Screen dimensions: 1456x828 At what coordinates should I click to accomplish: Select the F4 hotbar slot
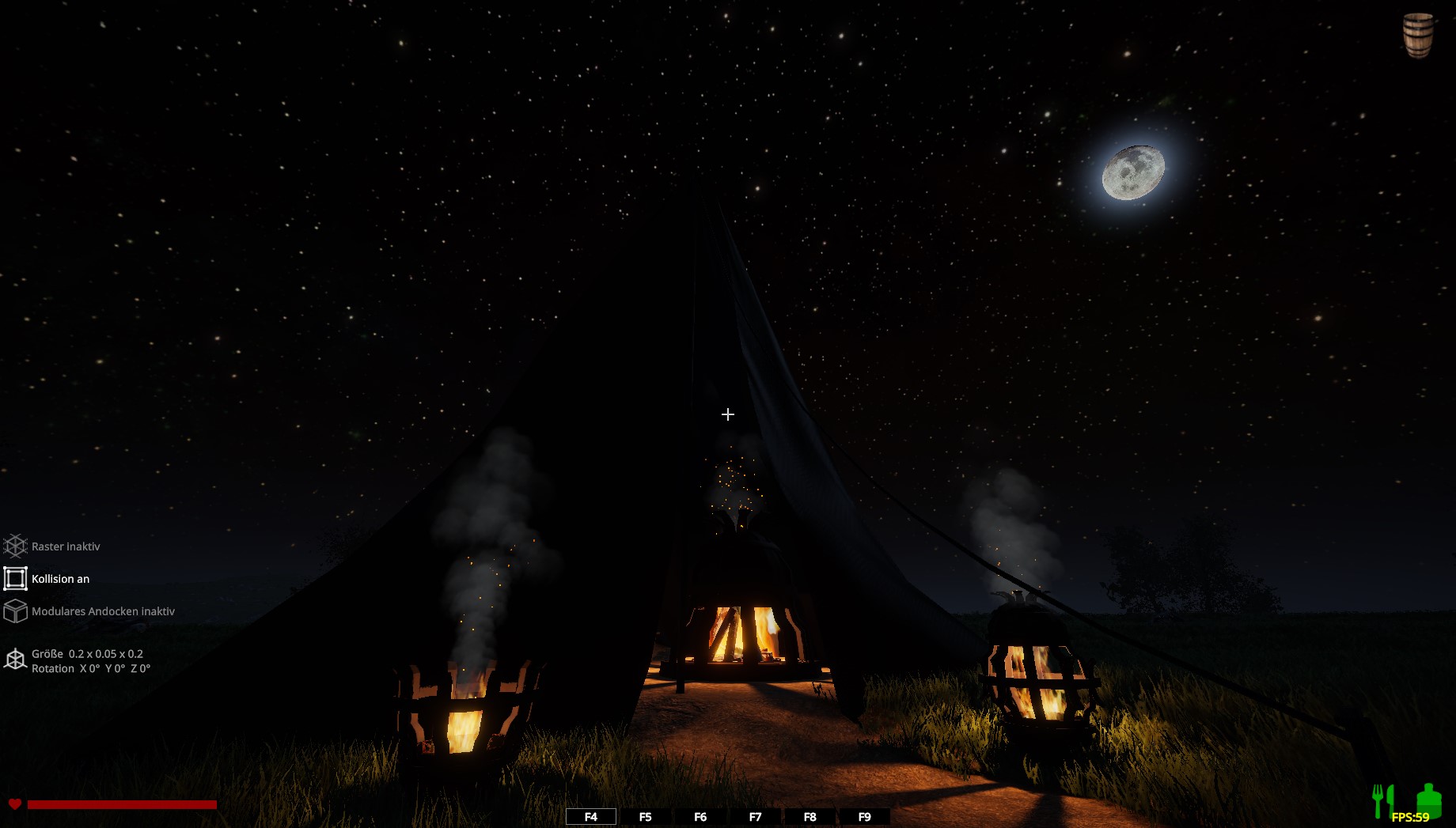[591, 817]
